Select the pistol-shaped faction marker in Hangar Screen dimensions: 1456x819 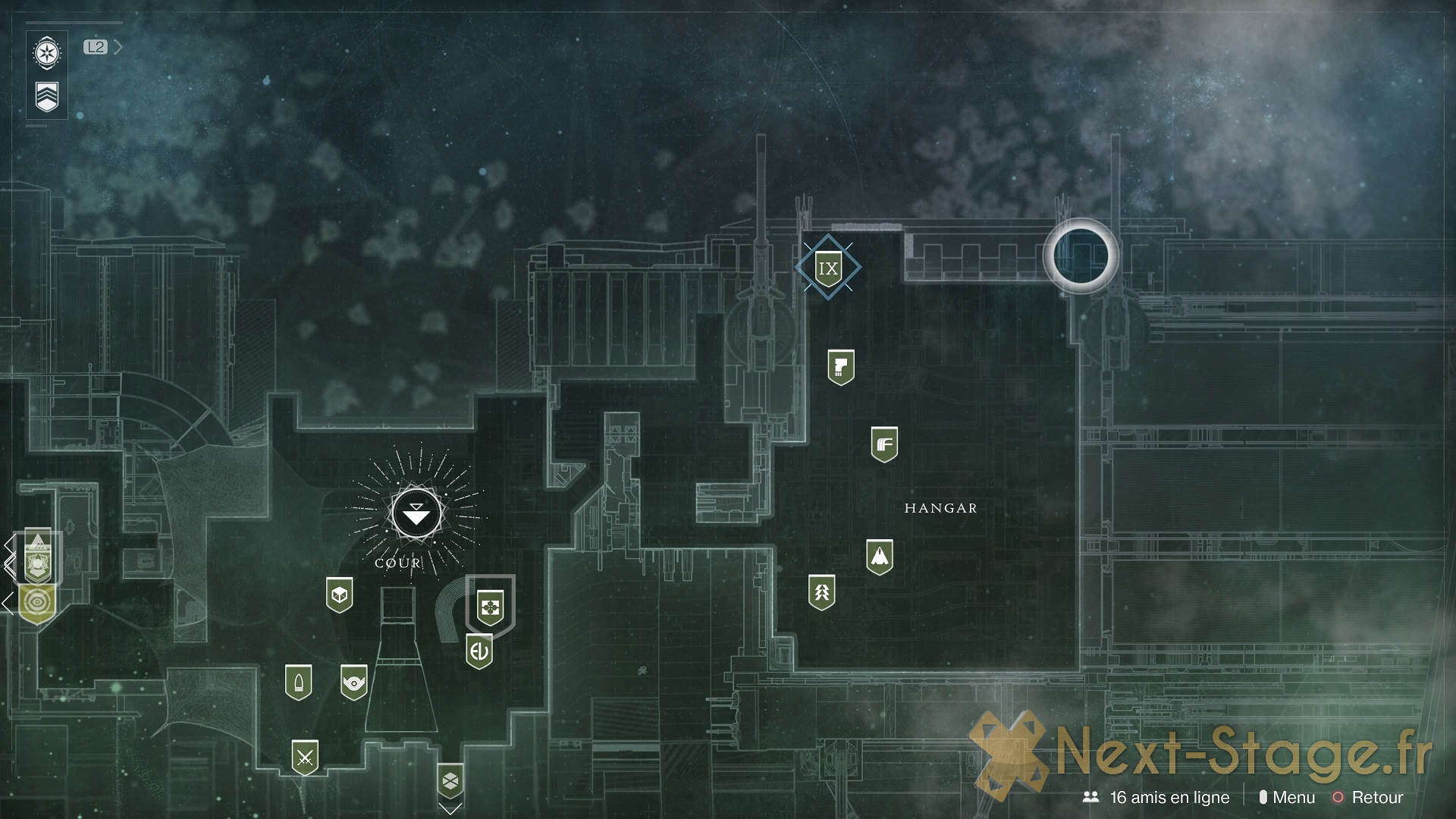click(840, 368)
